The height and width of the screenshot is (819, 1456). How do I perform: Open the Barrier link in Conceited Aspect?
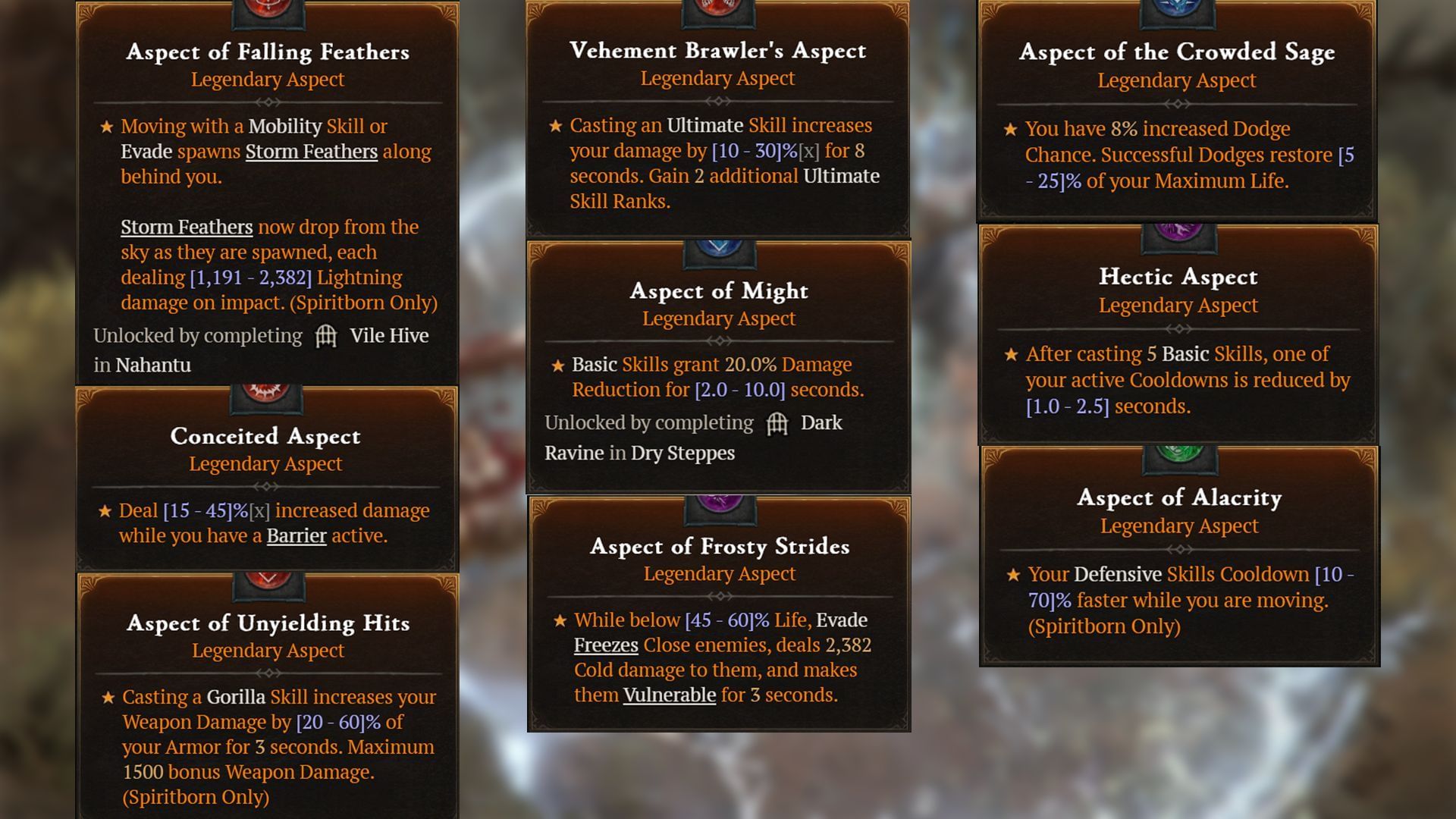coord(295,535)
